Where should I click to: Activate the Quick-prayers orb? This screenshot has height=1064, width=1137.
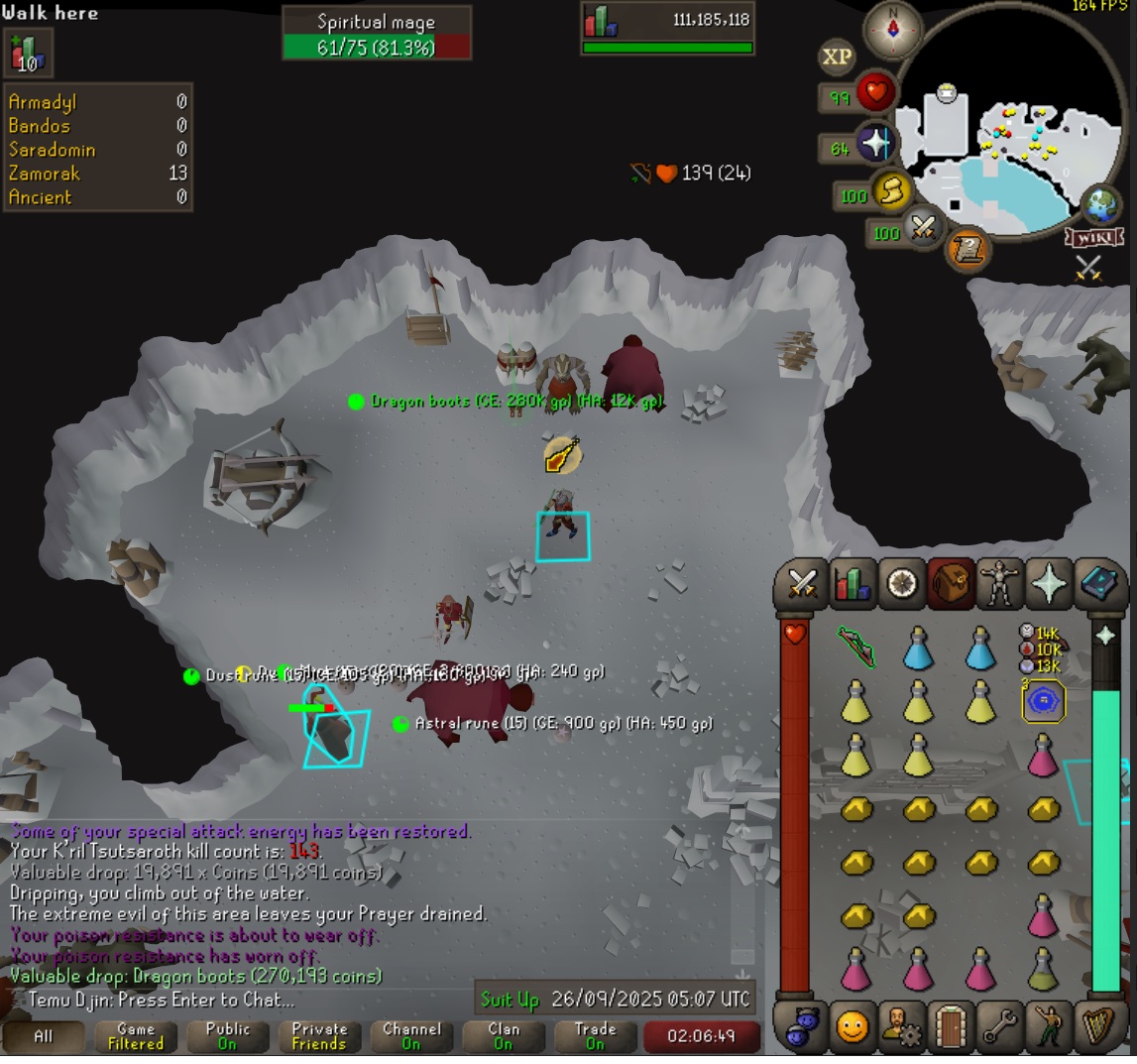pyautogui.click(x=875, y=145)
